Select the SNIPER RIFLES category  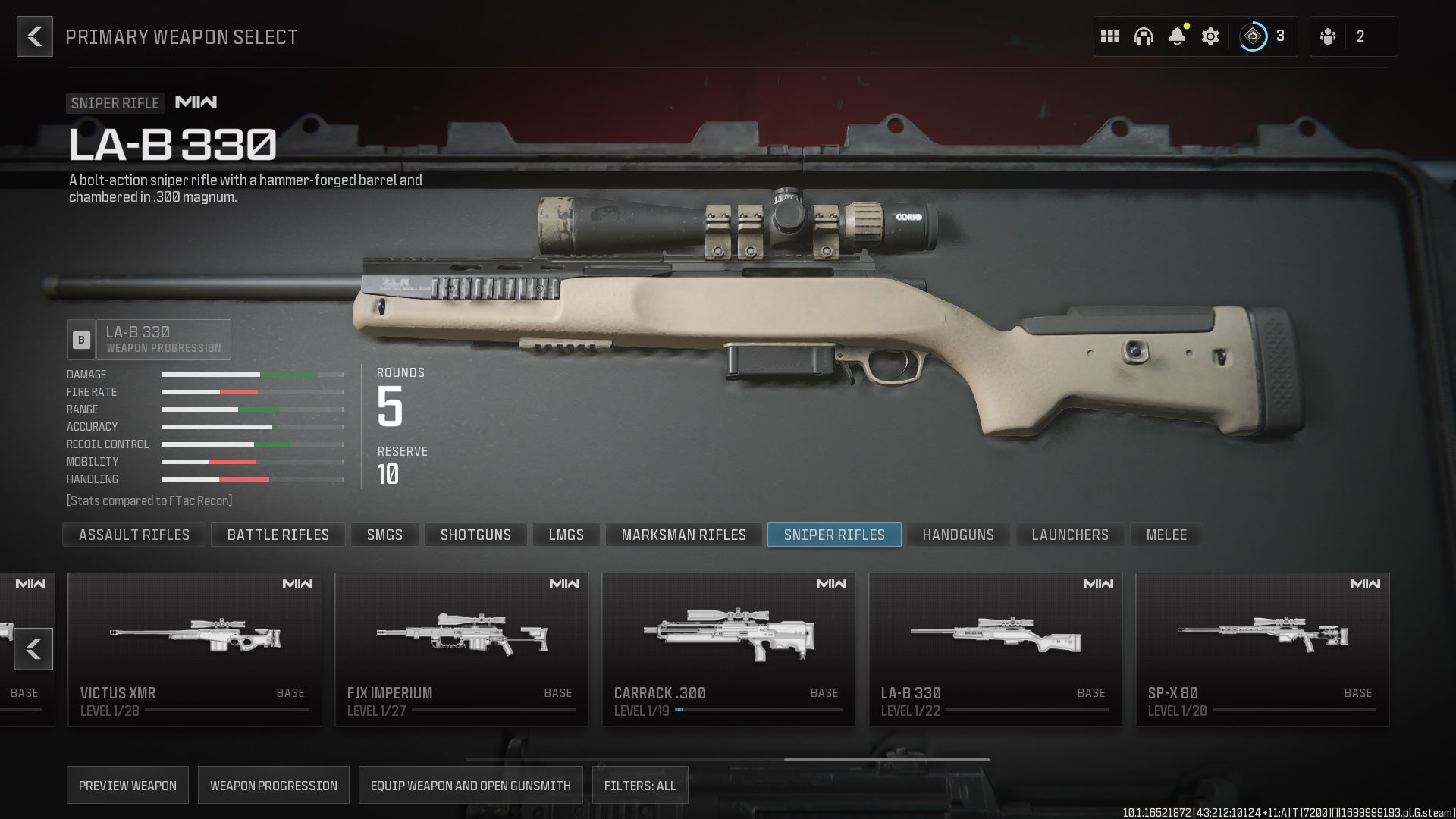[x=833, y=535]
